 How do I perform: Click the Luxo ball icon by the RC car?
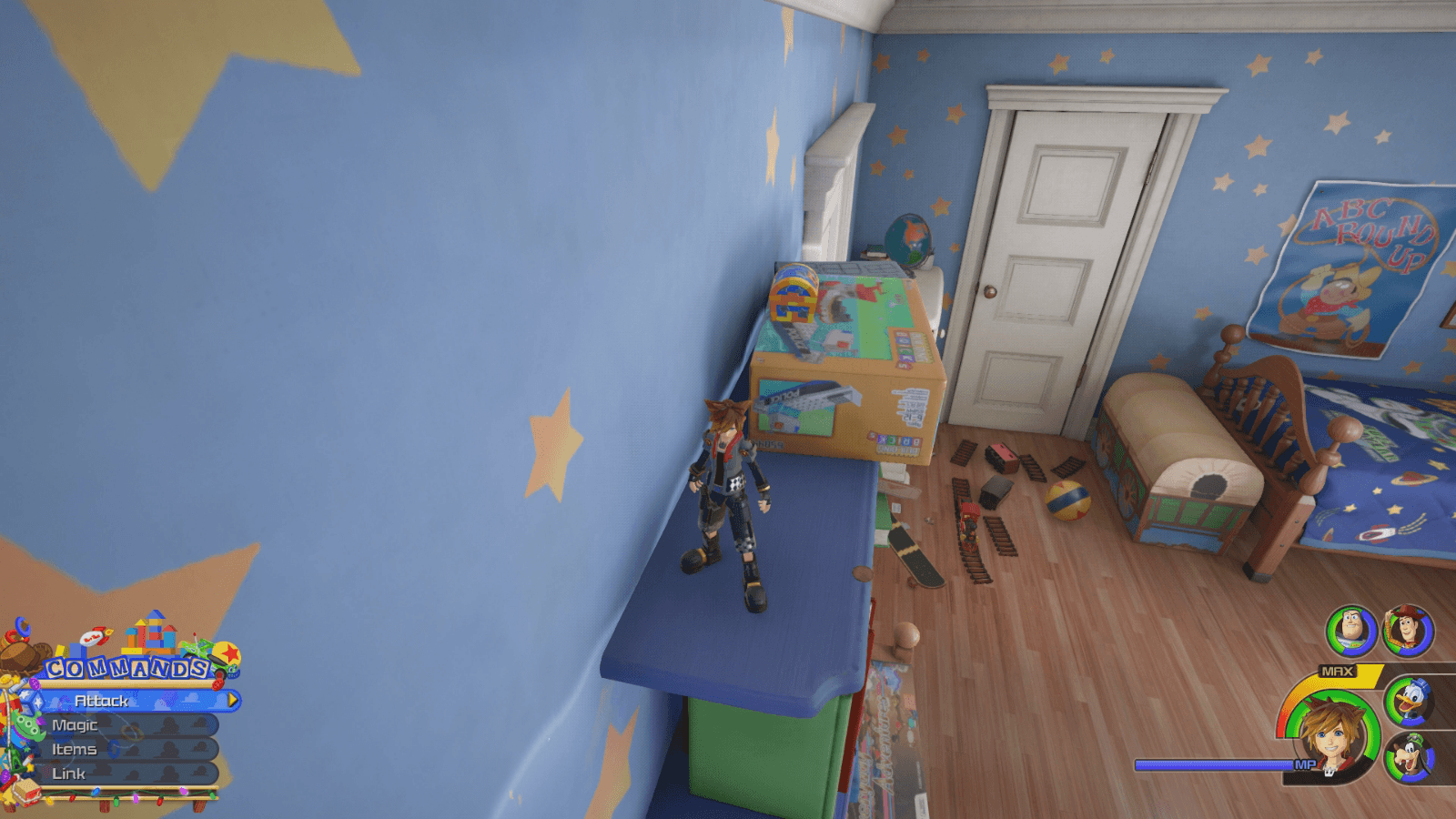coord(228,652)
